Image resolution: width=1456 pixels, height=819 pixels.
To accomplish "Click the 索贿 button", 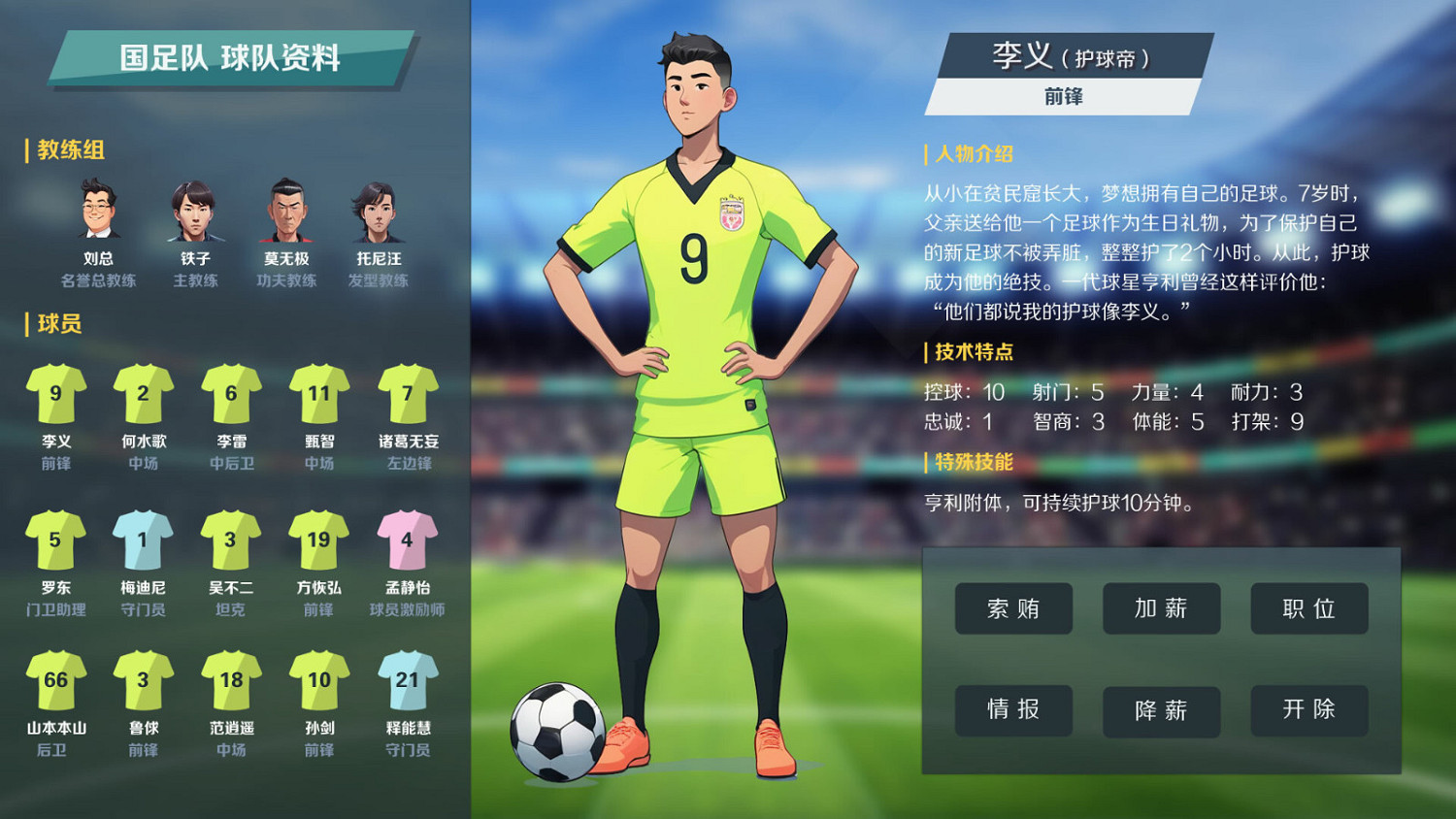I will (x=1013, y=608).
